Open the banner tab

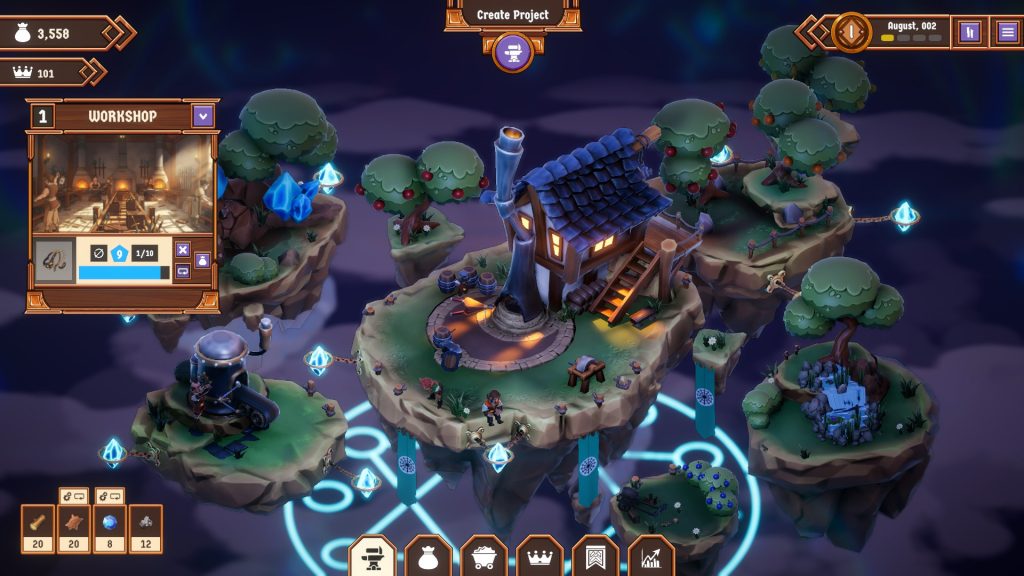point(596,558)
